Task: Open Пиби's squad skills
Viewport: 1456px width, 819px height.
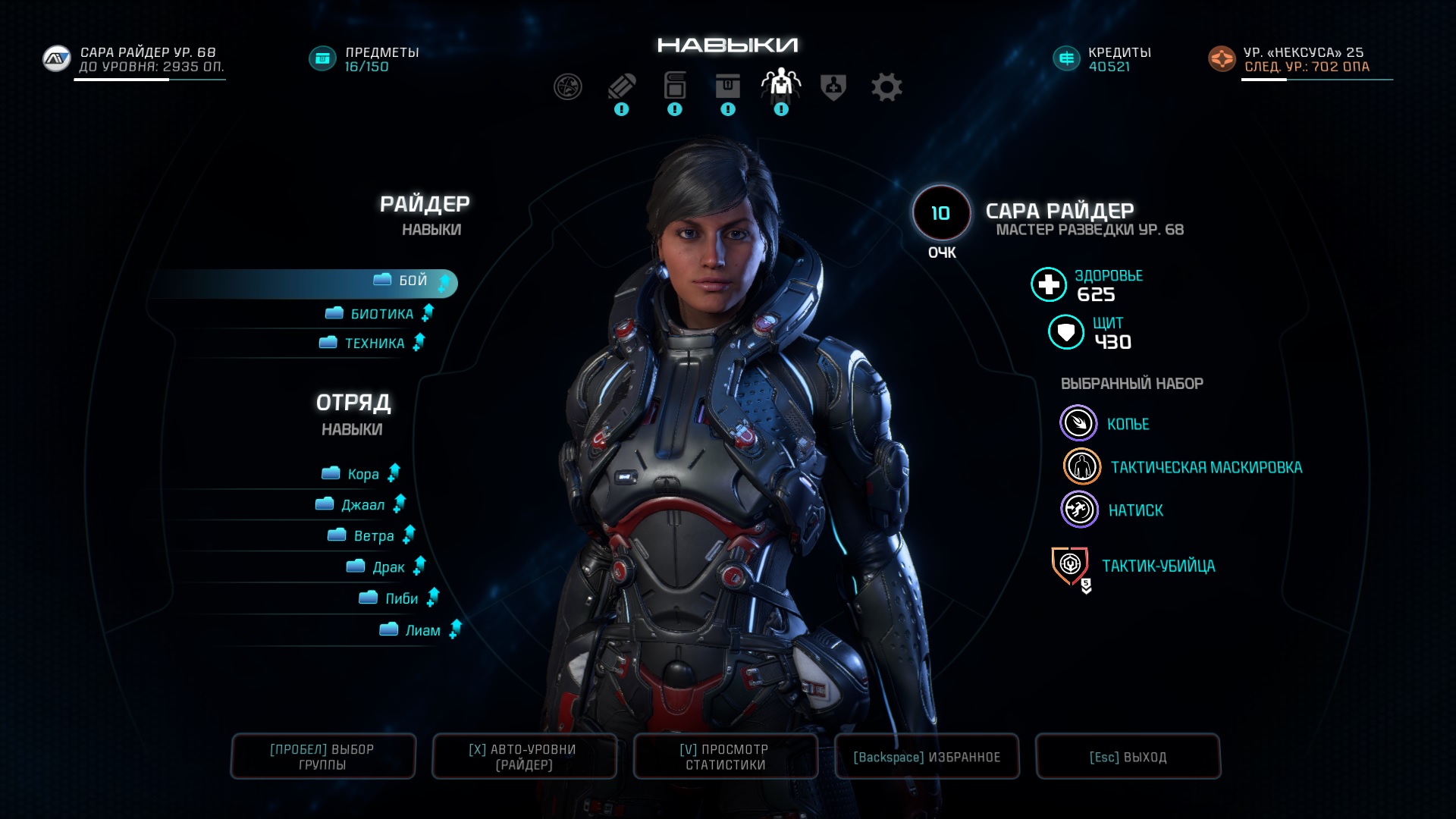Action: (x=401, y=599)
